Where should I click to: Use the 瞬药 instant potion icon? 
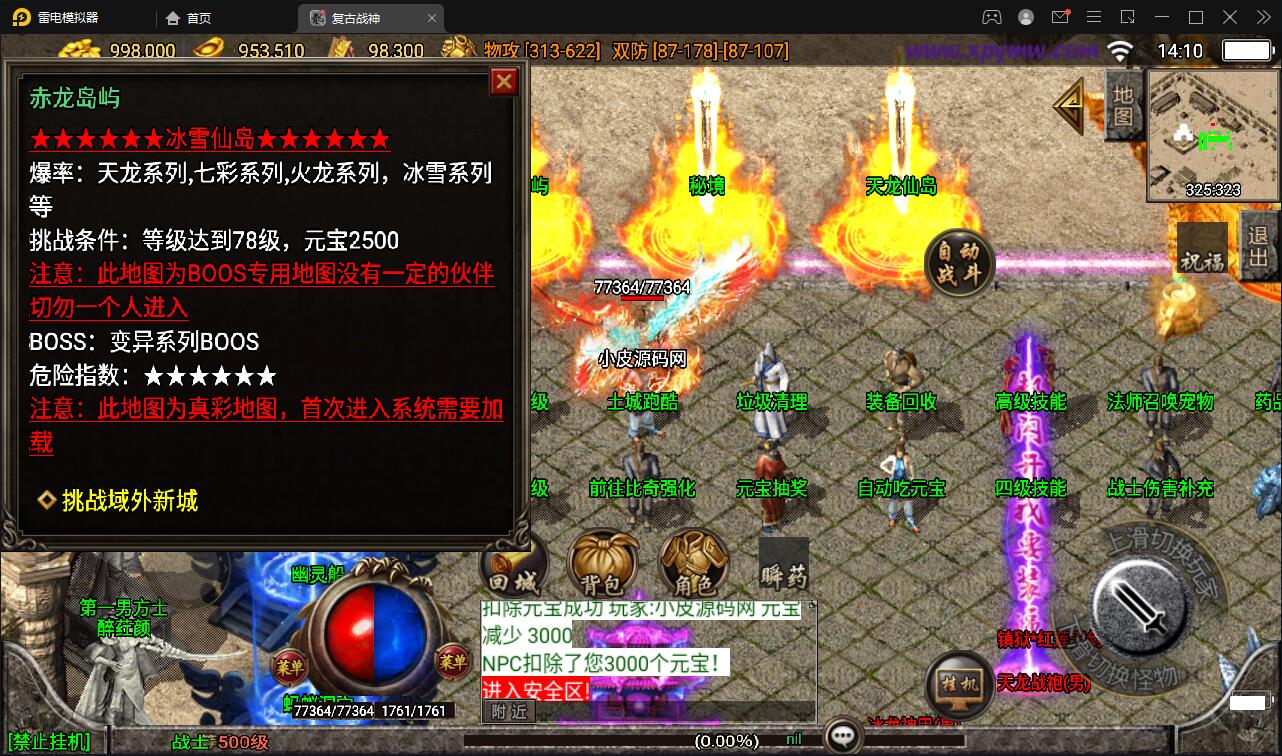(782, 566)
